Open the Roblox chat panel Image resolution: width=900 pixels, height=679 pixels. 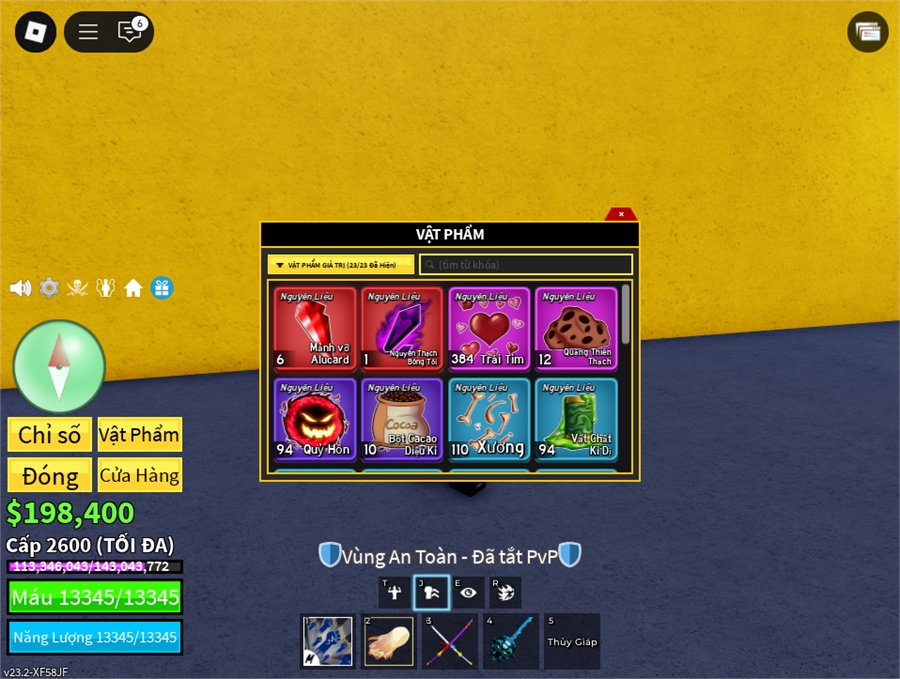130,32
